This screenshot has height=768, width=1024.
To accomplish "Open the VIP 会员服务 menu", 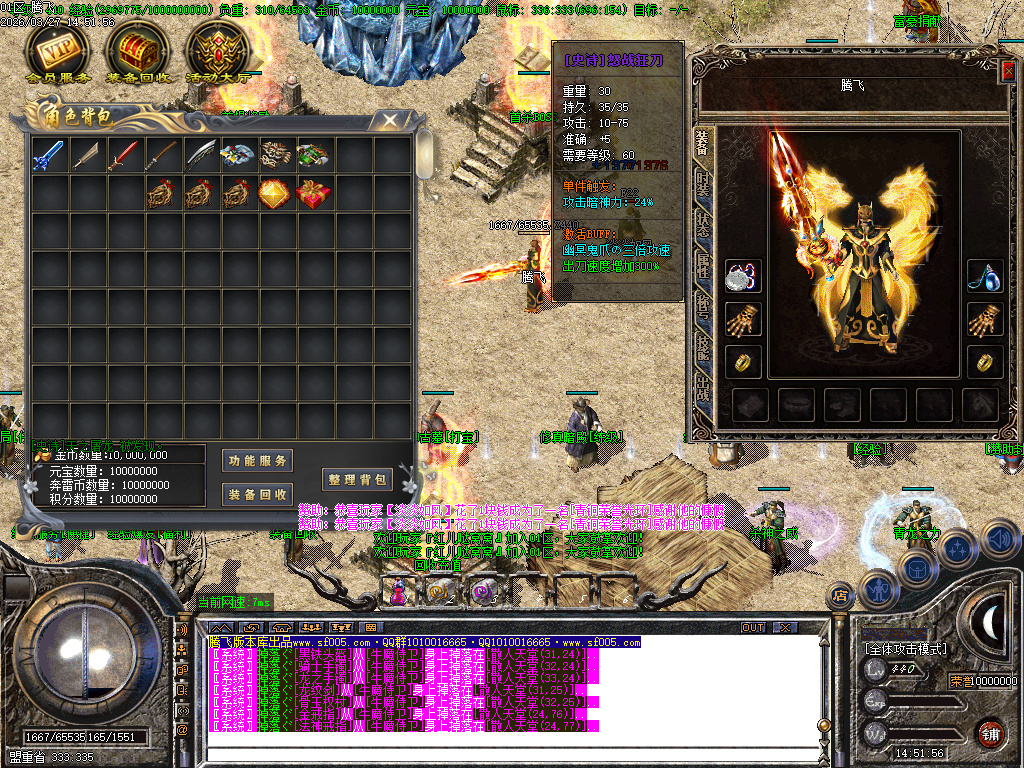I will point(57,50).
